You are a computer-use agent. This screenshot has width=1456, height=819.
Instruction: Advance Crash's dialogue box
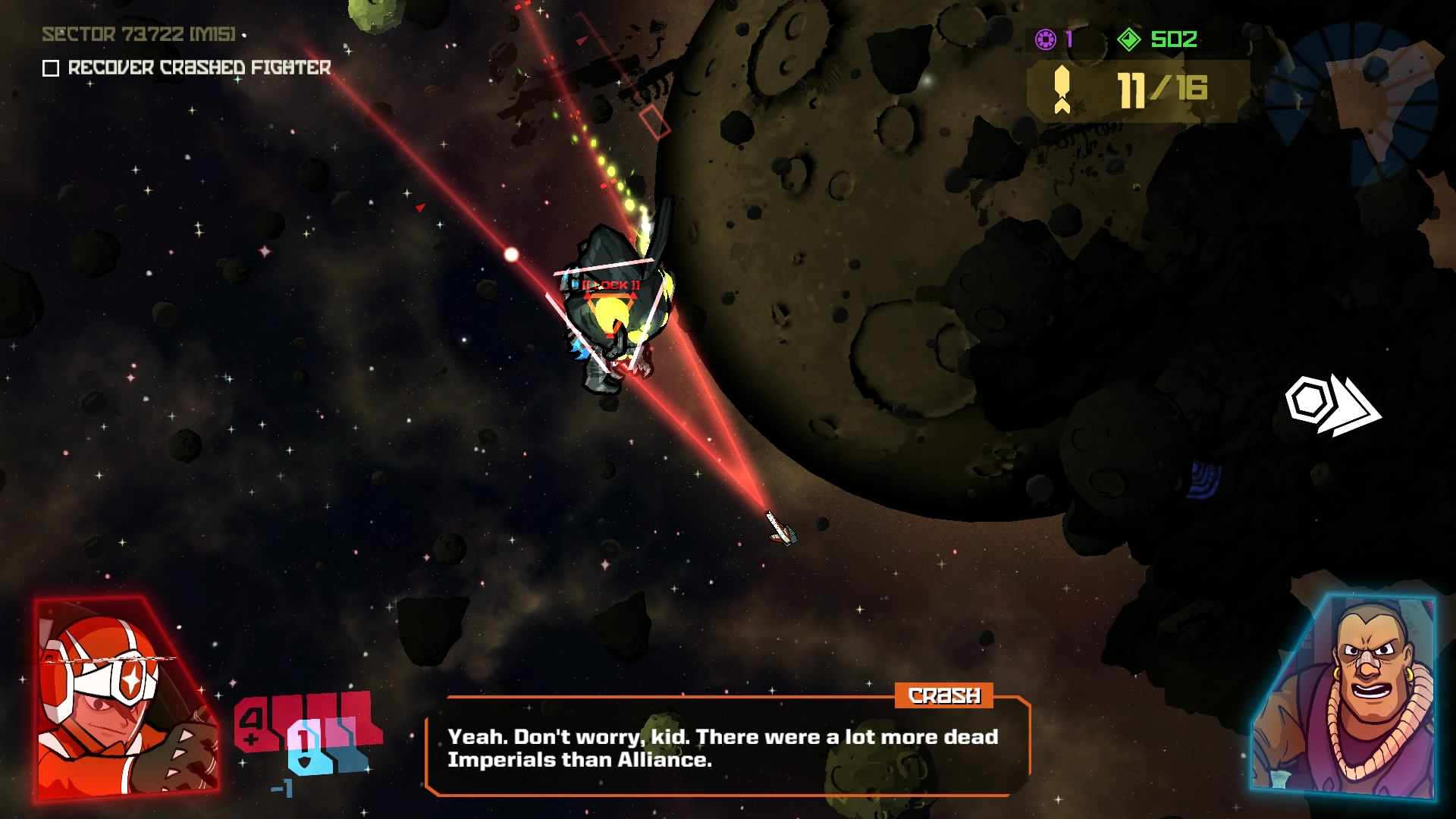point(726,748)
